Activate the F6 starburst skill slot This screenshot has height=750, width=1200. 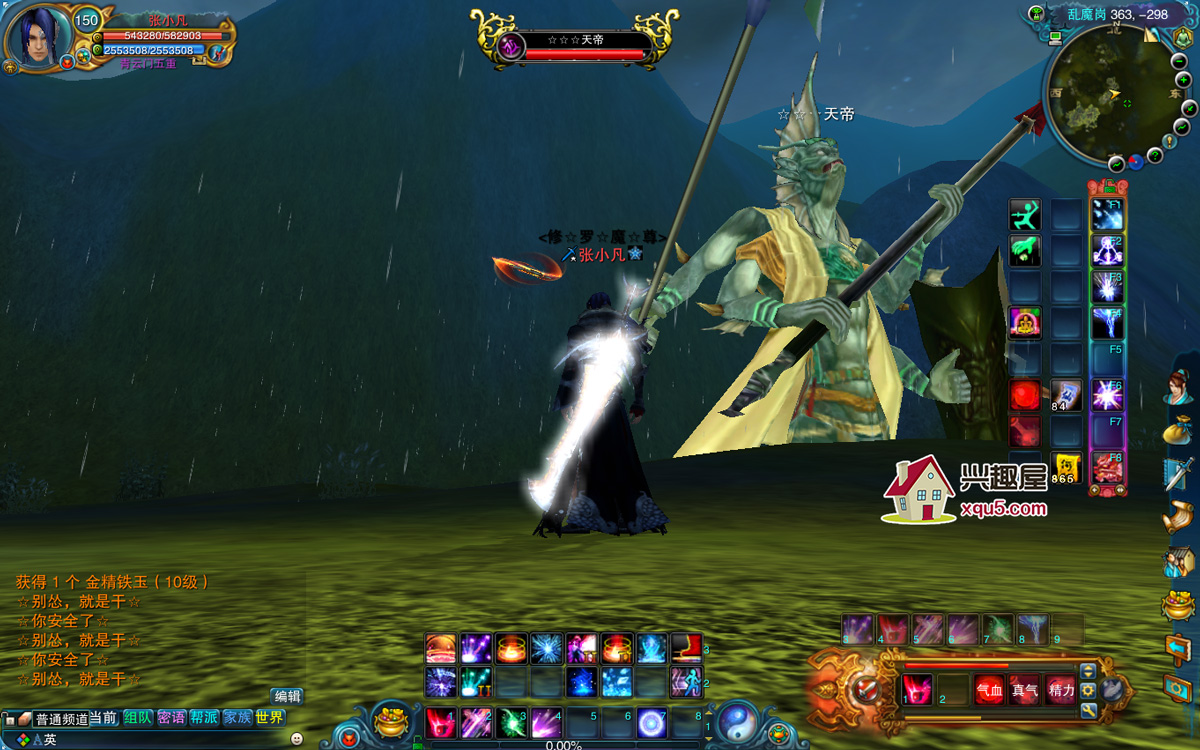point(1107,395)
